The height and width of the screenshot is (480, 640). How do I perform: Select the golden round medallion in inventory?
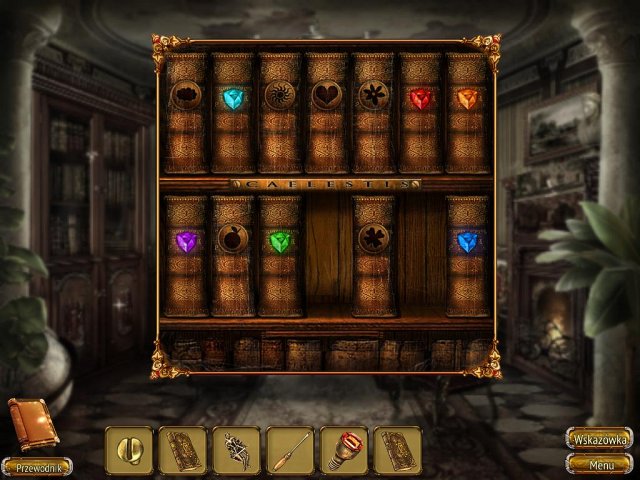coord(129,450)
